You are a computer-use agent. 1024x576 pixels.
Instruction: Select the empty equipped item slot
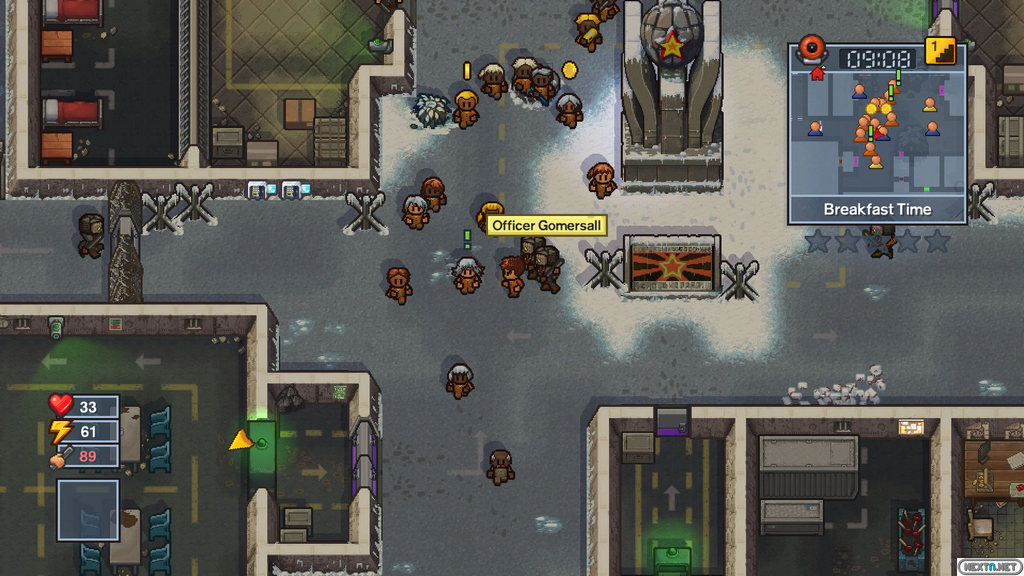click(88, 510)
